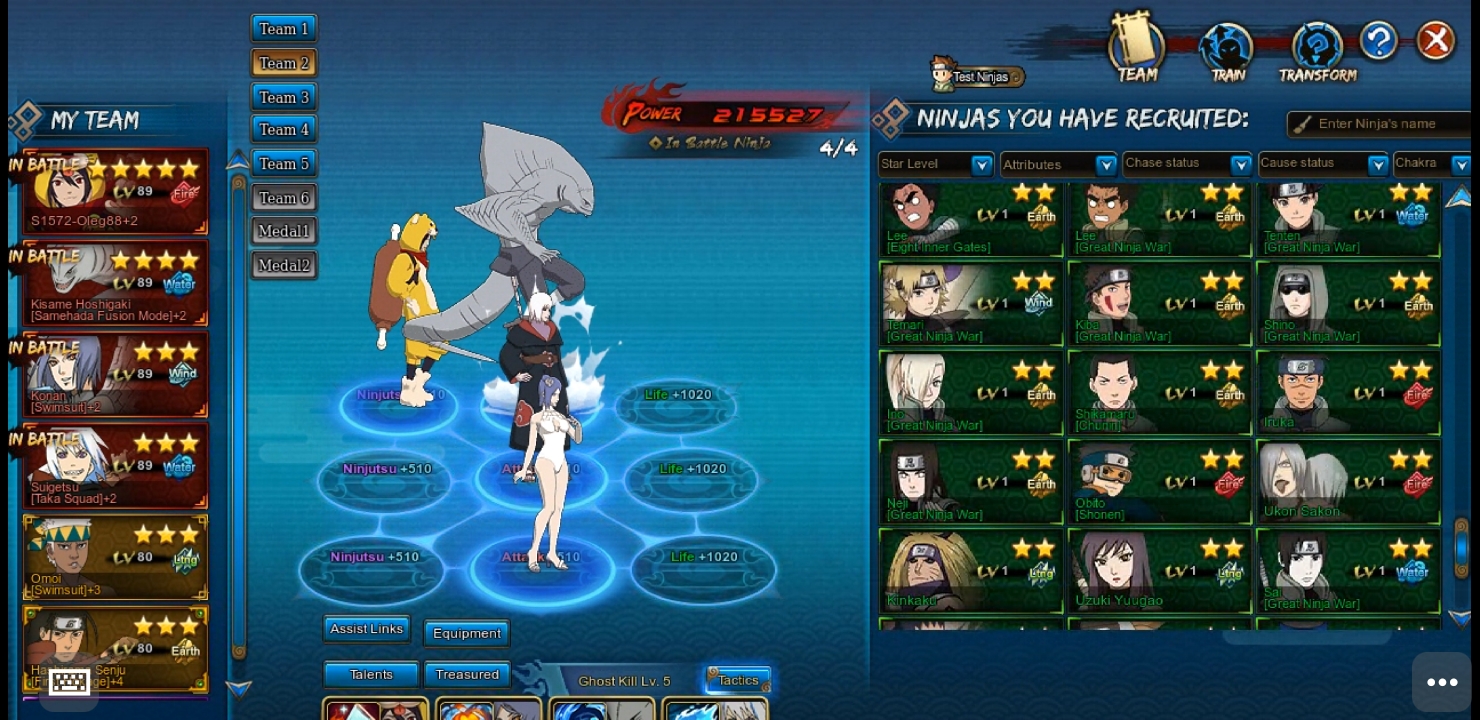Click the Tactics button
The height and width of the screenshot is (720, 1480).
tap(738, 680)
